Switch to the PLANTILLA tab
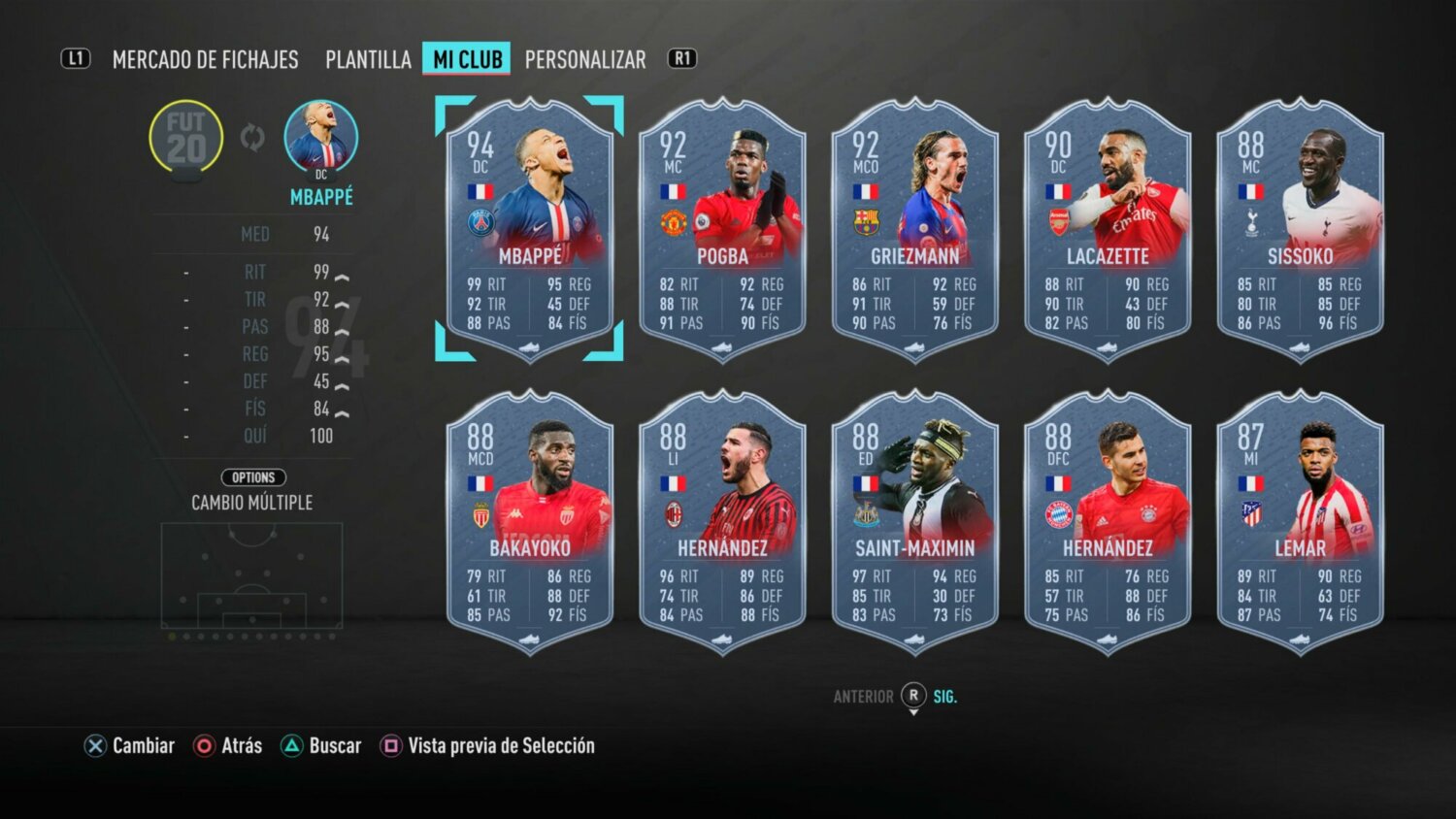This screenshot has width=1456, height=819. point(367,59)
